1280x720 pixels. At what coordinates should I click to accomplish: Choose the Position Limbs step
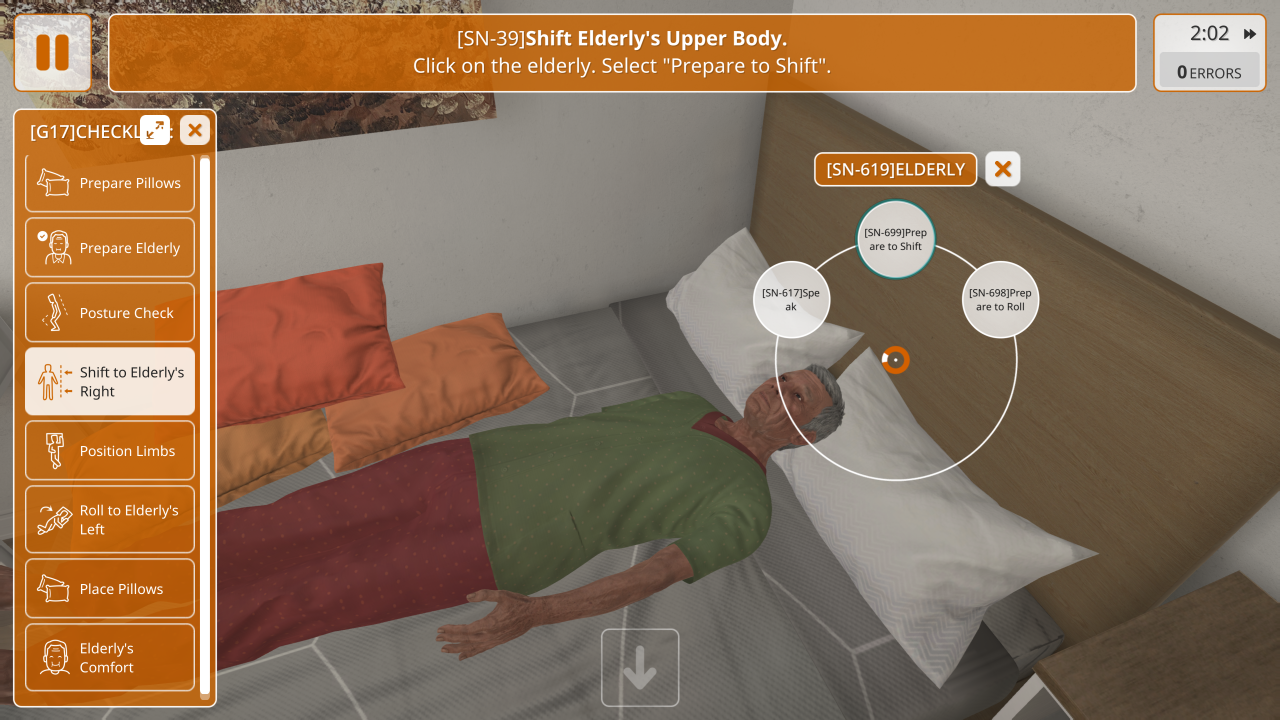click(110, 451)
